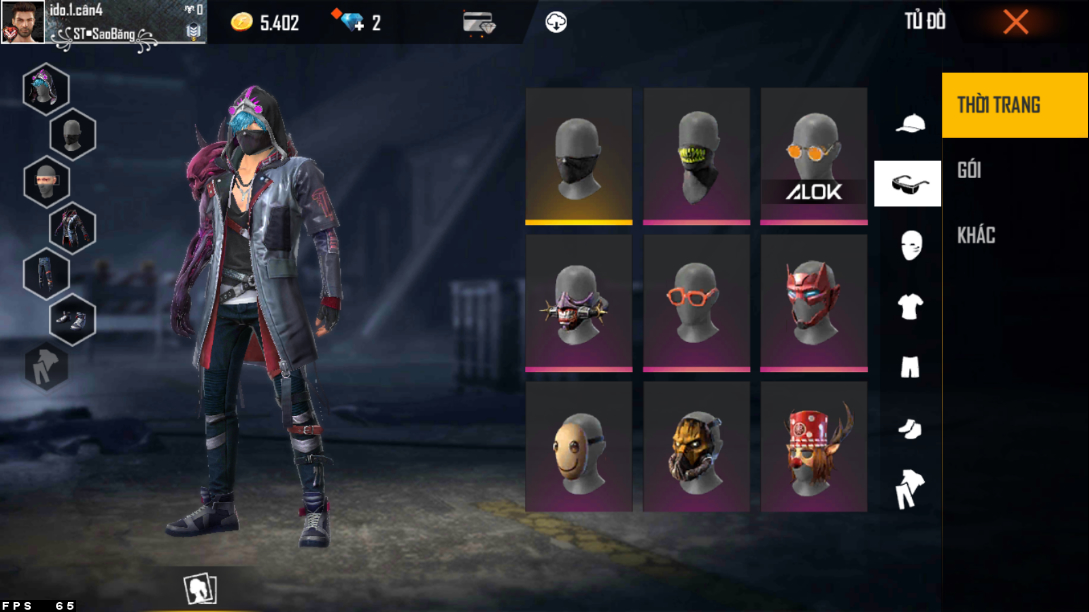Close the wardrobe with the orange X
Screen dimensions: 1089x612
(1015, 22)
